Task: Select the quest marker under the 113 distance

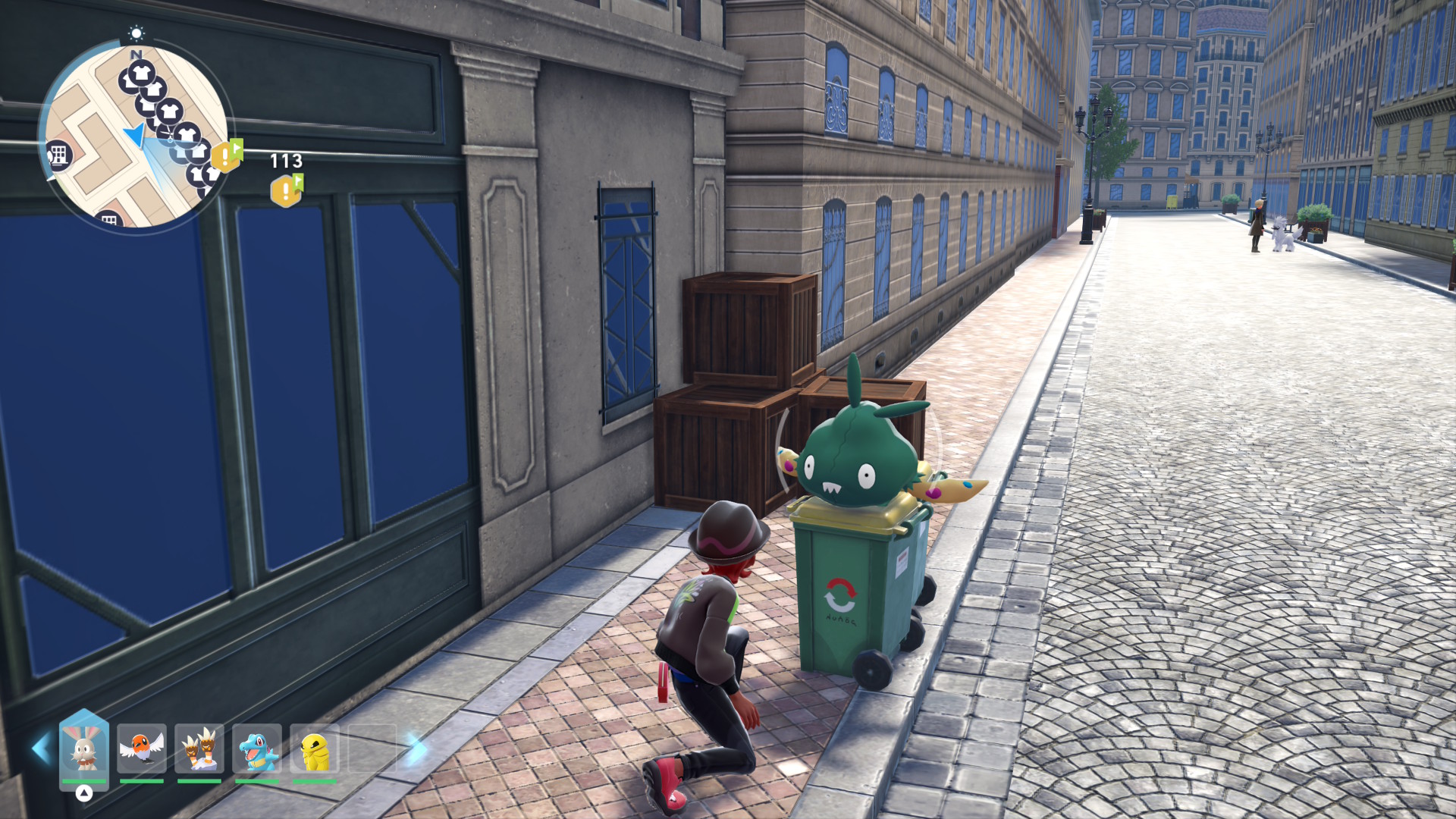Action: click(287, 190)
